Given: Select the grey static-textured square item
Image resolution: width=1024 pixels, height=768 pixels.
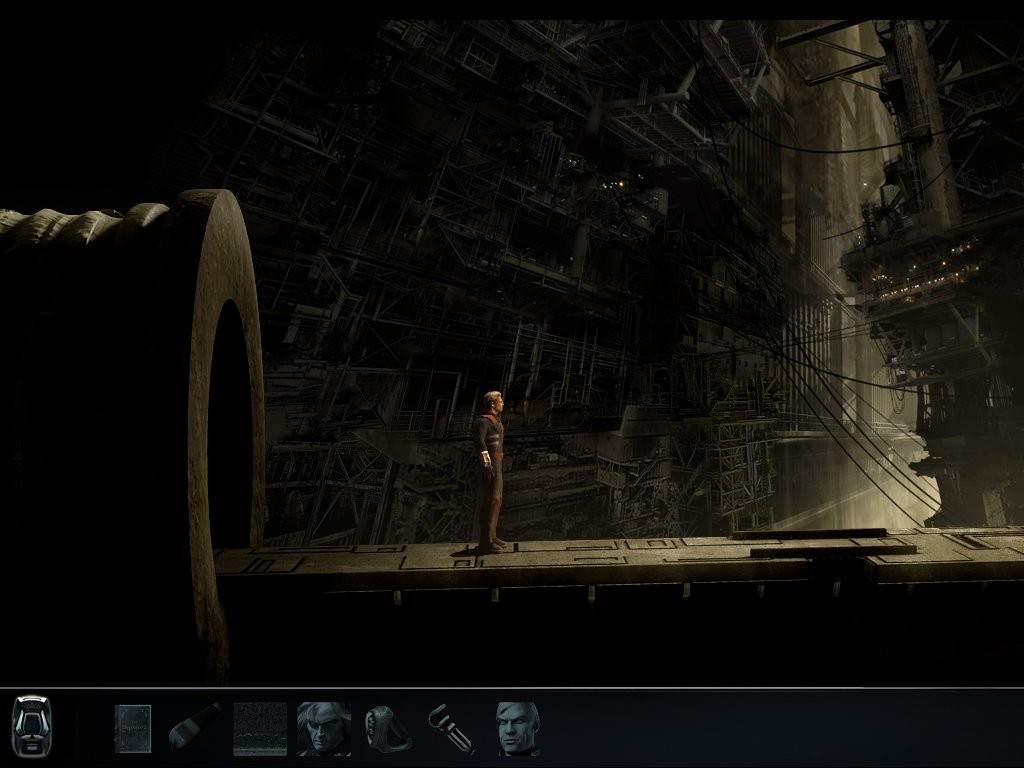Looking at the screenshot, I should pos(260,728).
